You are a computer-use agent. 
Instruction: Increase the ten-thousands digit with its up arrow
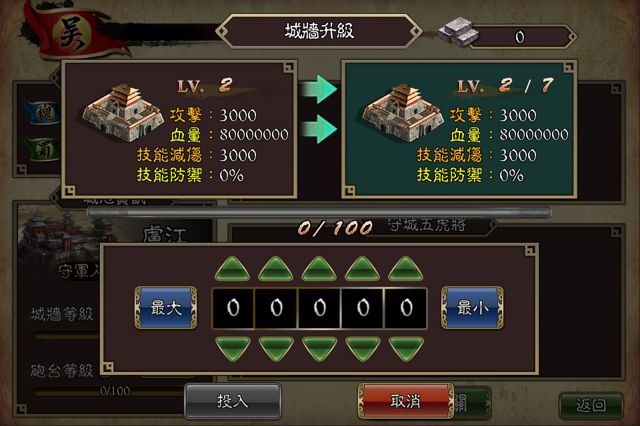[232, 269]
